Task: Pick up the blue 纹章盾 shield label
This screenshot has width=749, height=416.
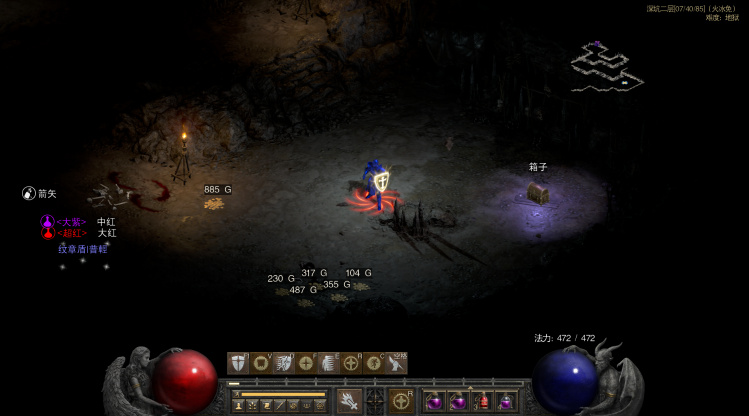Action: pyautogui.click(x=82, y=249)
